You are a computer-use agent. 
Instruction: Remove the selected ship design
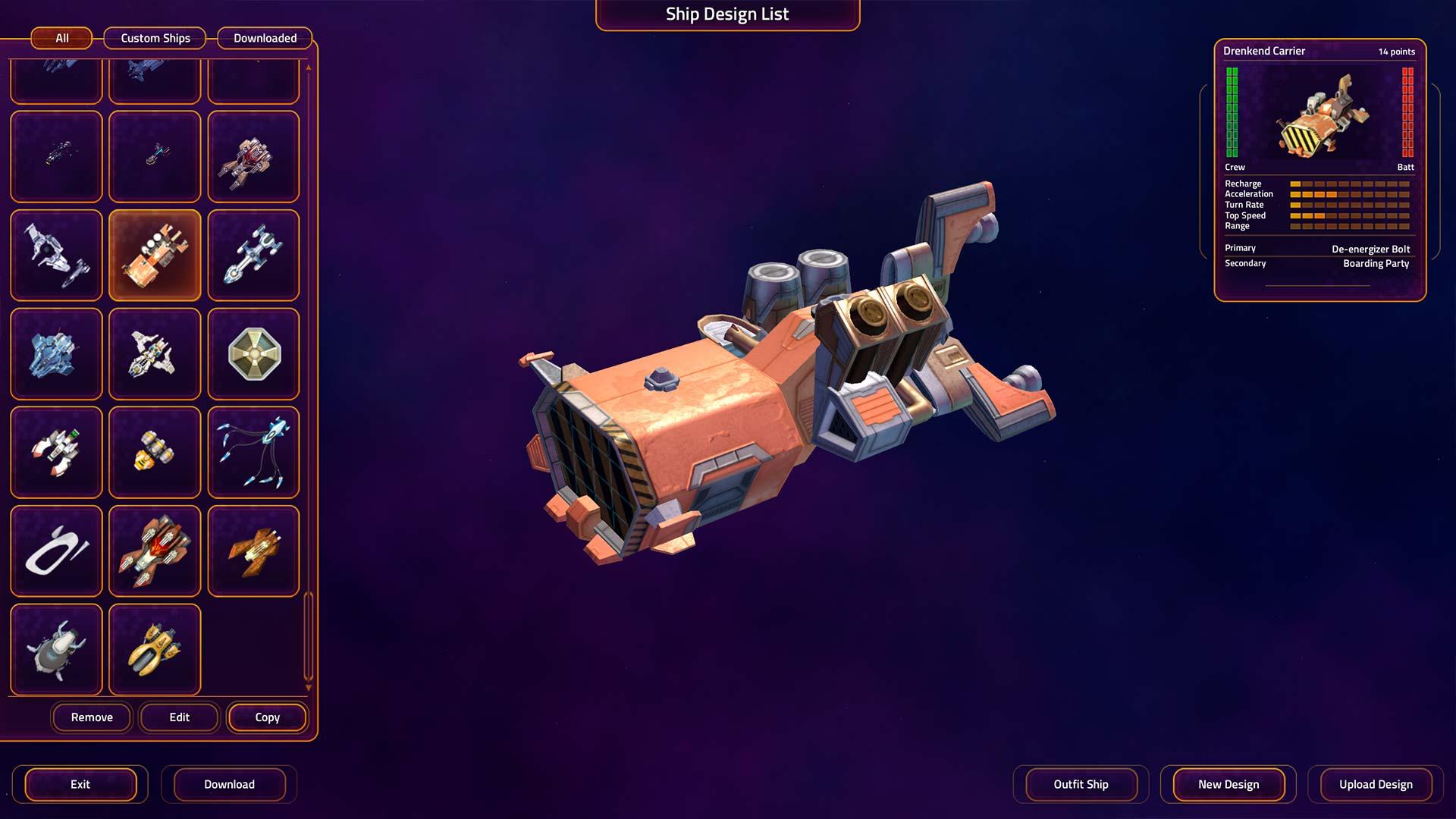point(92,717)
